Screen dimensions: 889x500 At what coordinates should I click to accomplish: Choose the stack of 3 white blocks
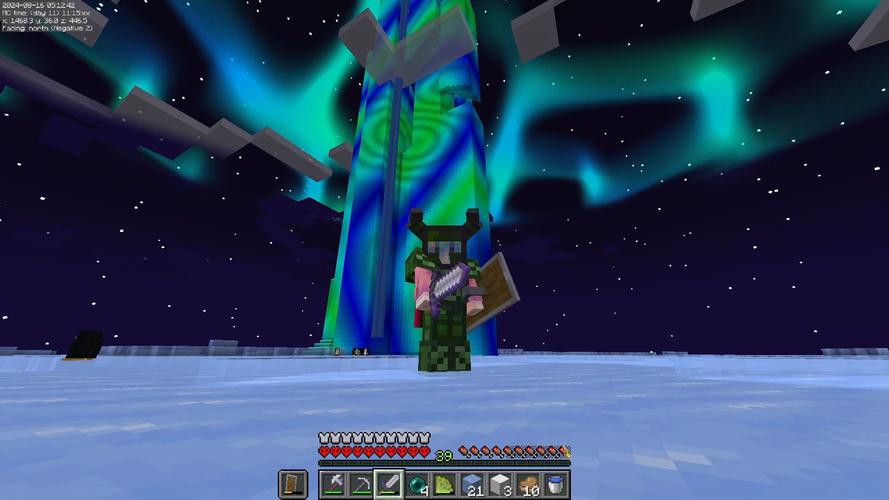point(501,485)
